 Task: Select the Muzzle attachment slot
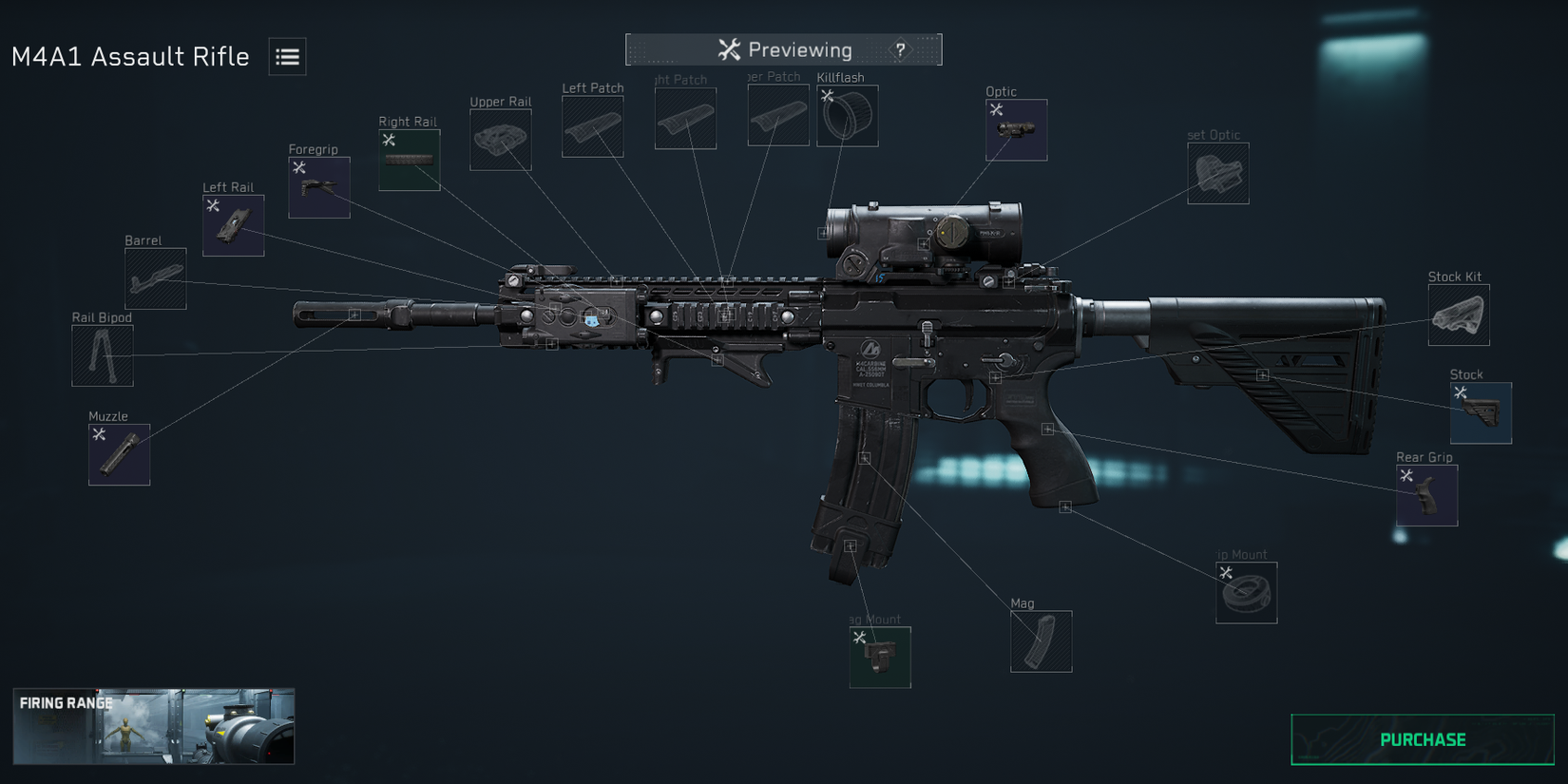click(118, 454)
